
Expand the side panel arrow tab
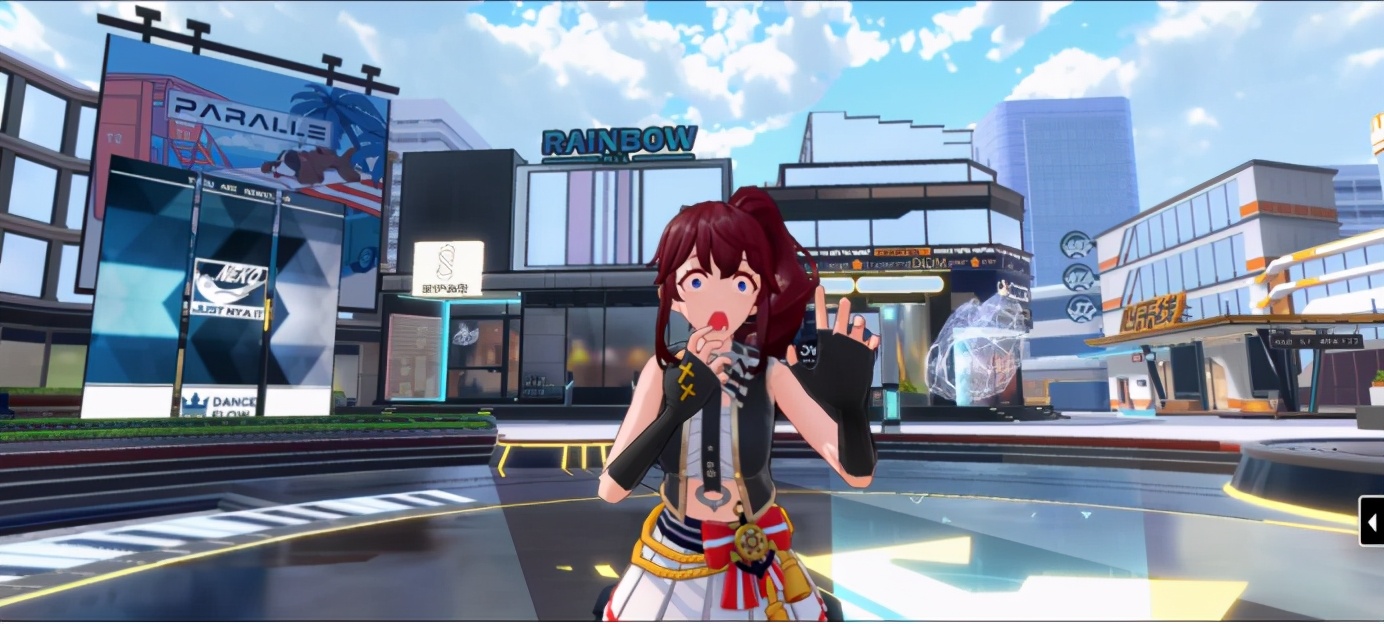coord(1372,521)
